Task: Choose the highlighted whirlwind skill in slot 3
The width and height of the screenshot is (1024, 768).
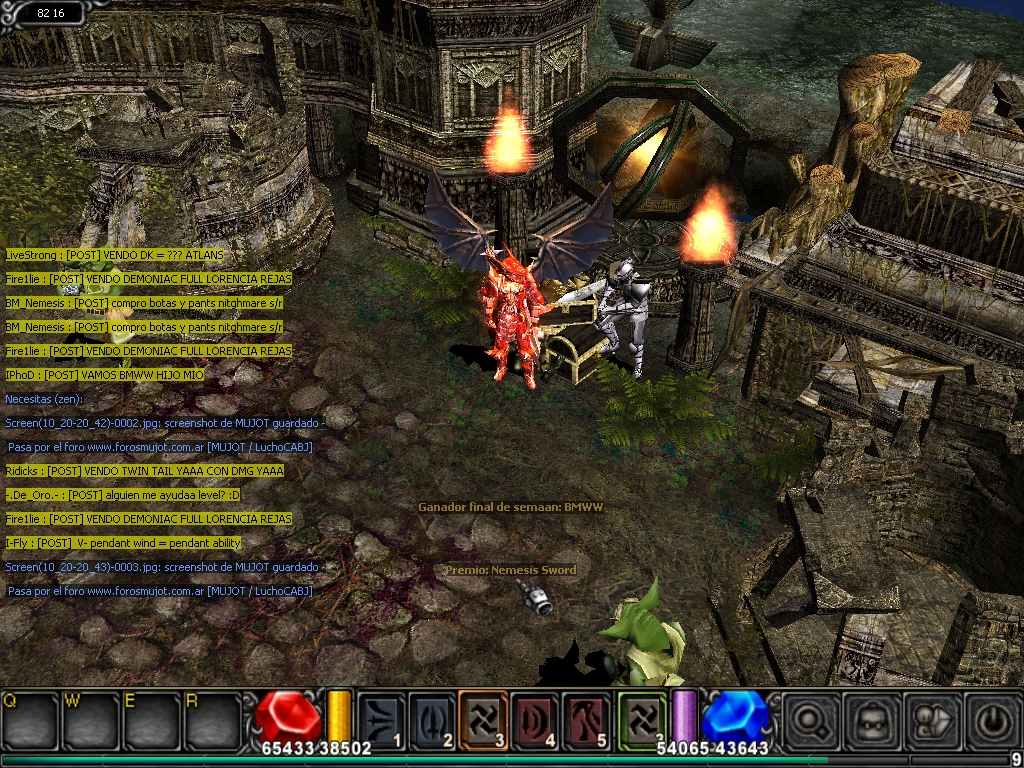Action: pos(485,721)
